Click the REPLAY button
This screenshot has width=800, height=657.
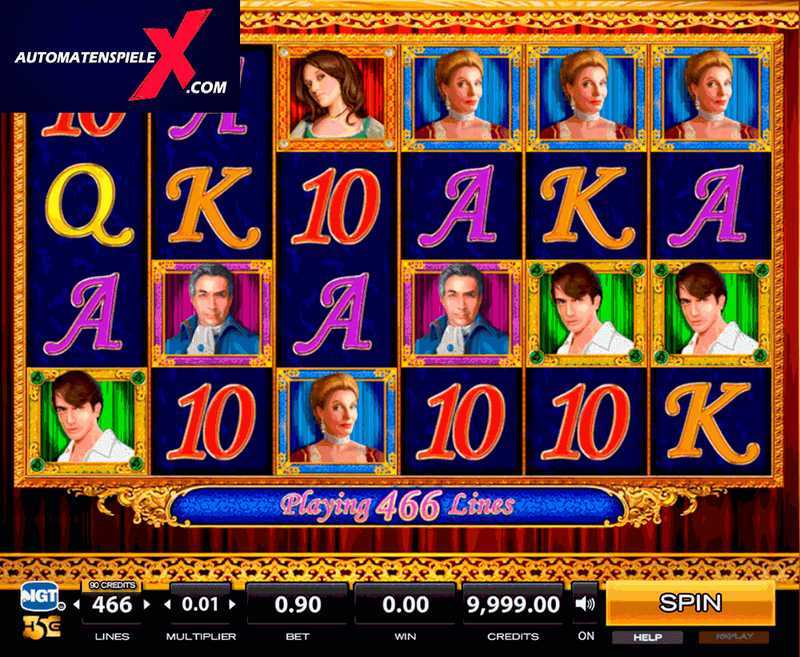click(x=735, y=637)
